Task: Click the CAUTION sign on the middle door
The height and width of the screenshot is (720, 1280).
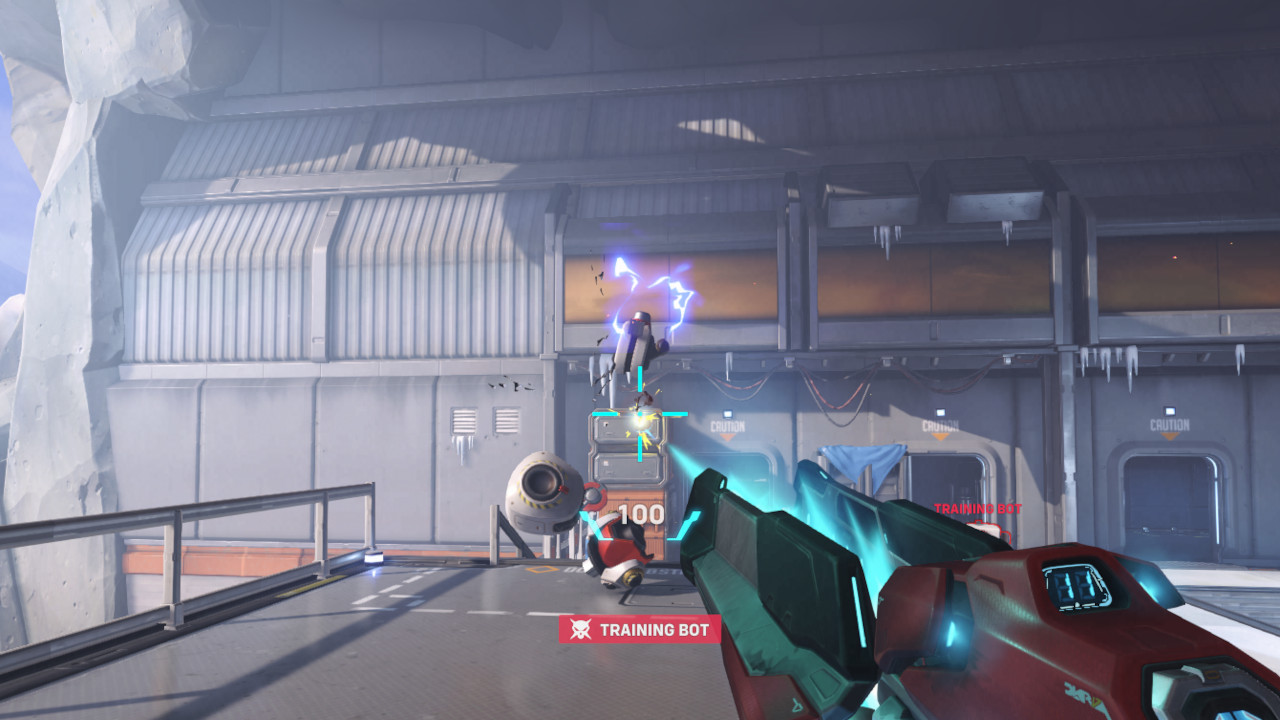Action: click(938, 422)
